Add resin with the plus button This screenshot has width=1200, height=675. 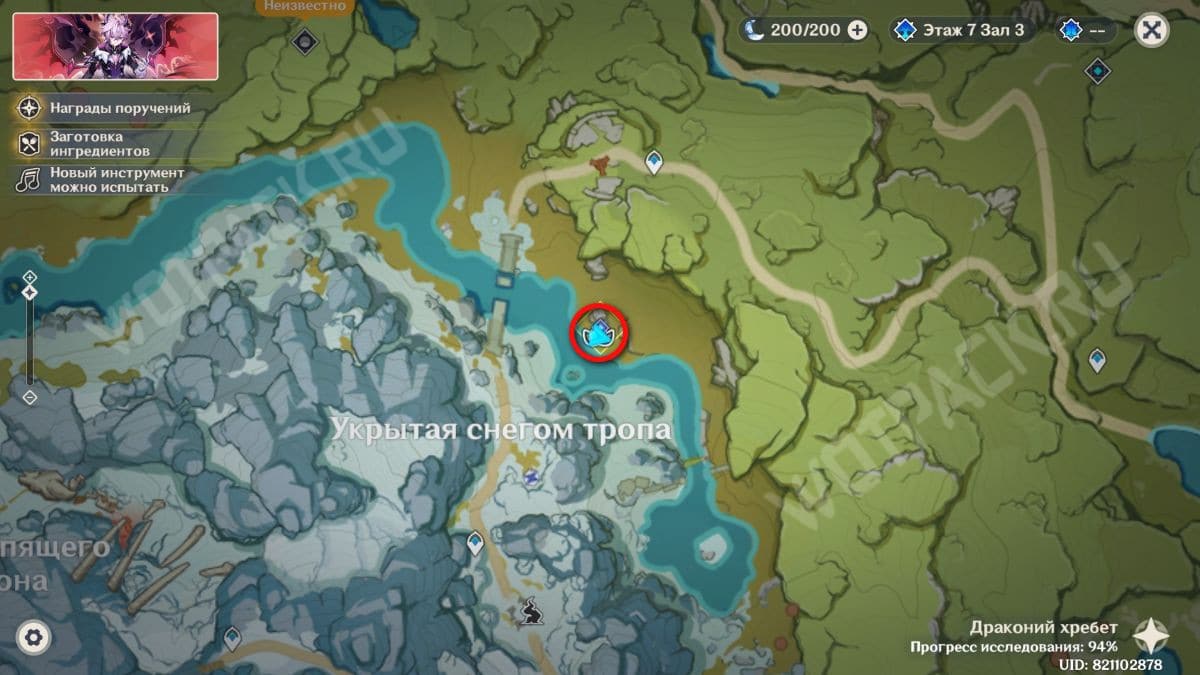(857, 30)
